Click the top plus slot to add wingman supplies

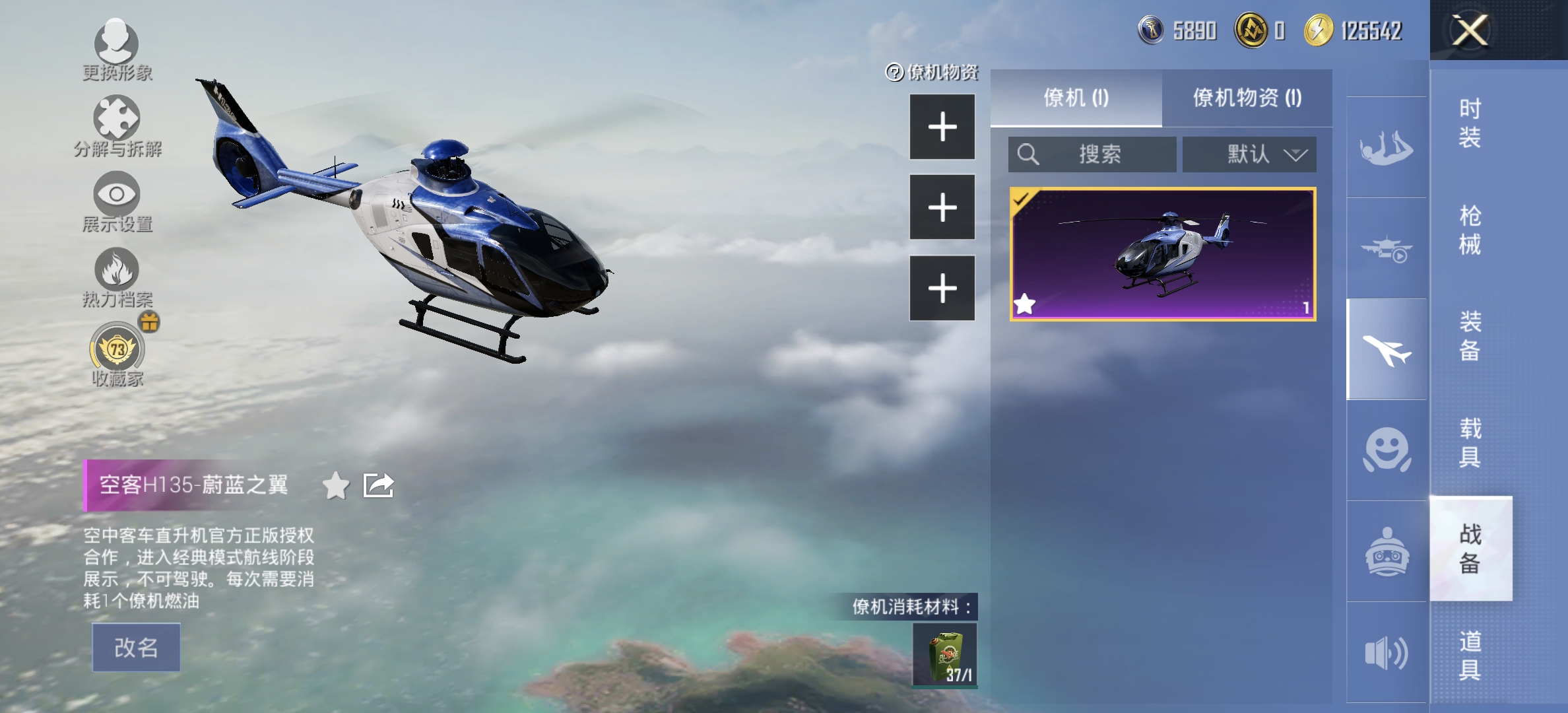[942, 125]
